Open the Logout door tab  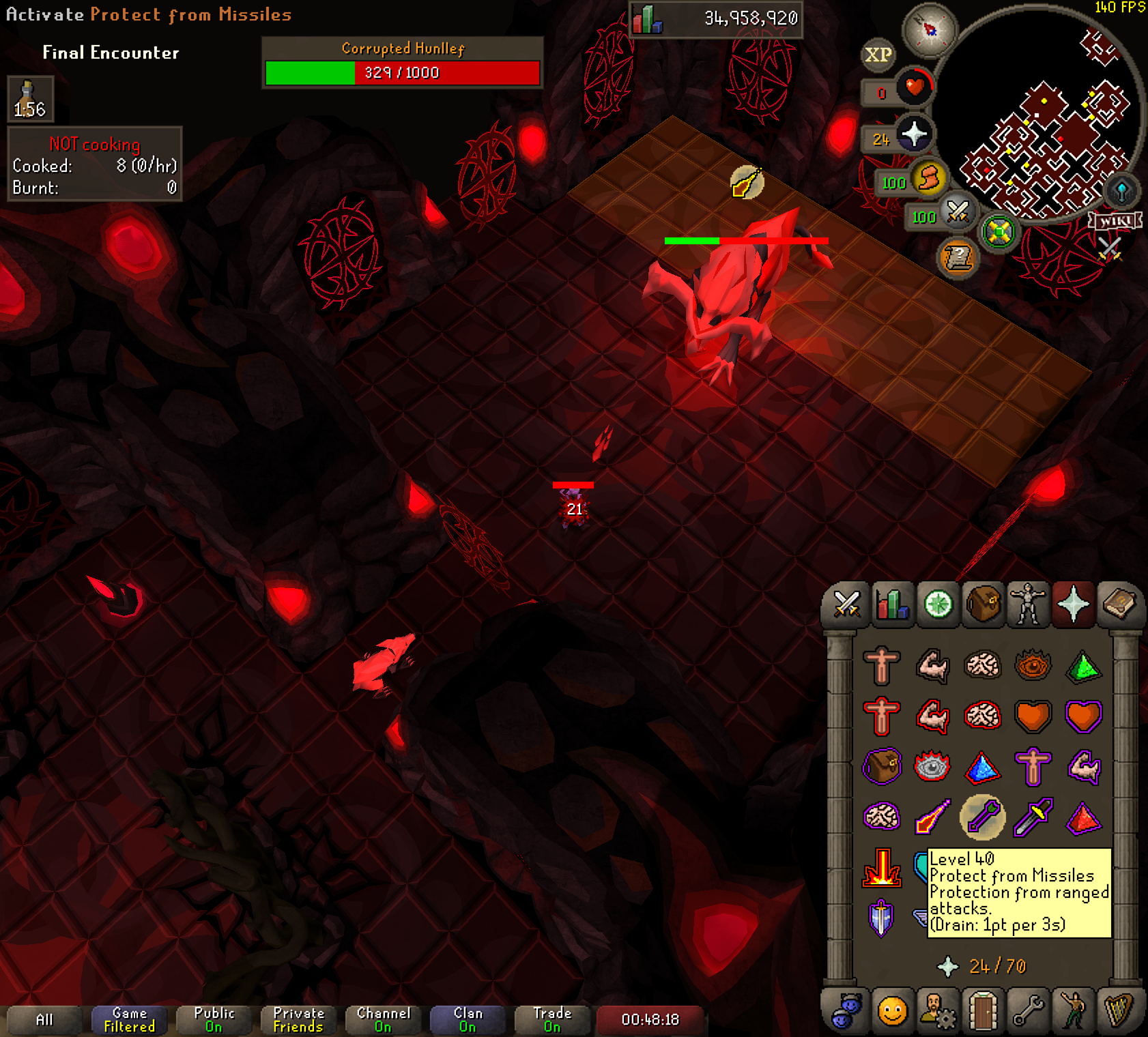point(982,1011)
